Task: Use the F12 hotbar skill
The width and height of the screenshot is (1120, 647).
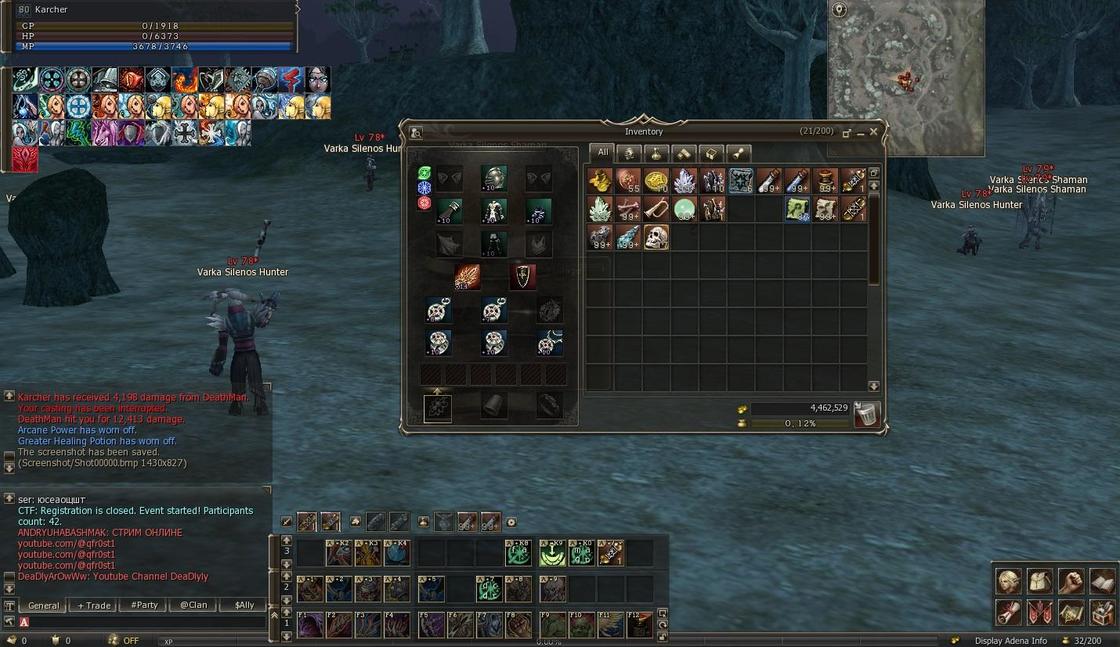Action: point(639,625)
